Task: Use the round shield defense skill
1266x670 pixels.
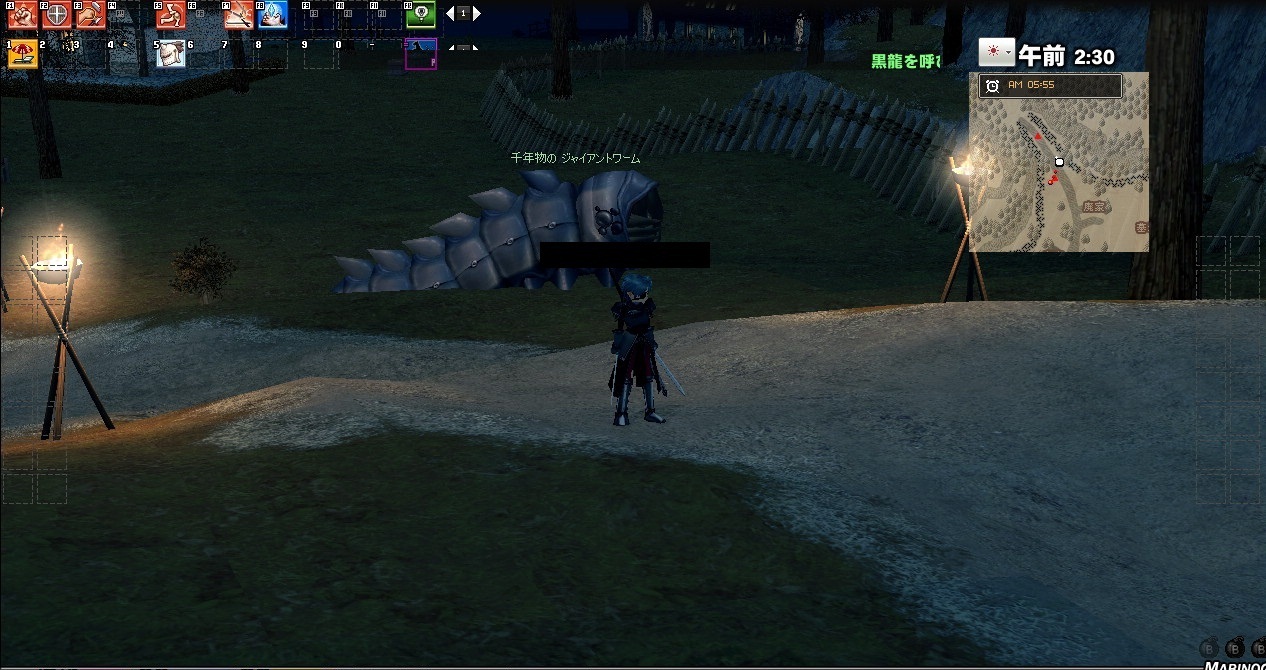Action: [x=57, y=15]
